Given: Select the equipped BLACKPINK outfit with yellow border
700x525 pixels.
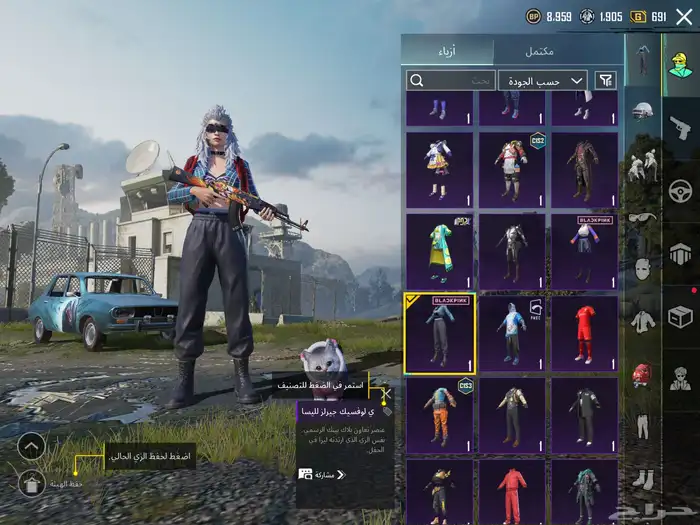Looking at the screenshot, I should 439,333.
